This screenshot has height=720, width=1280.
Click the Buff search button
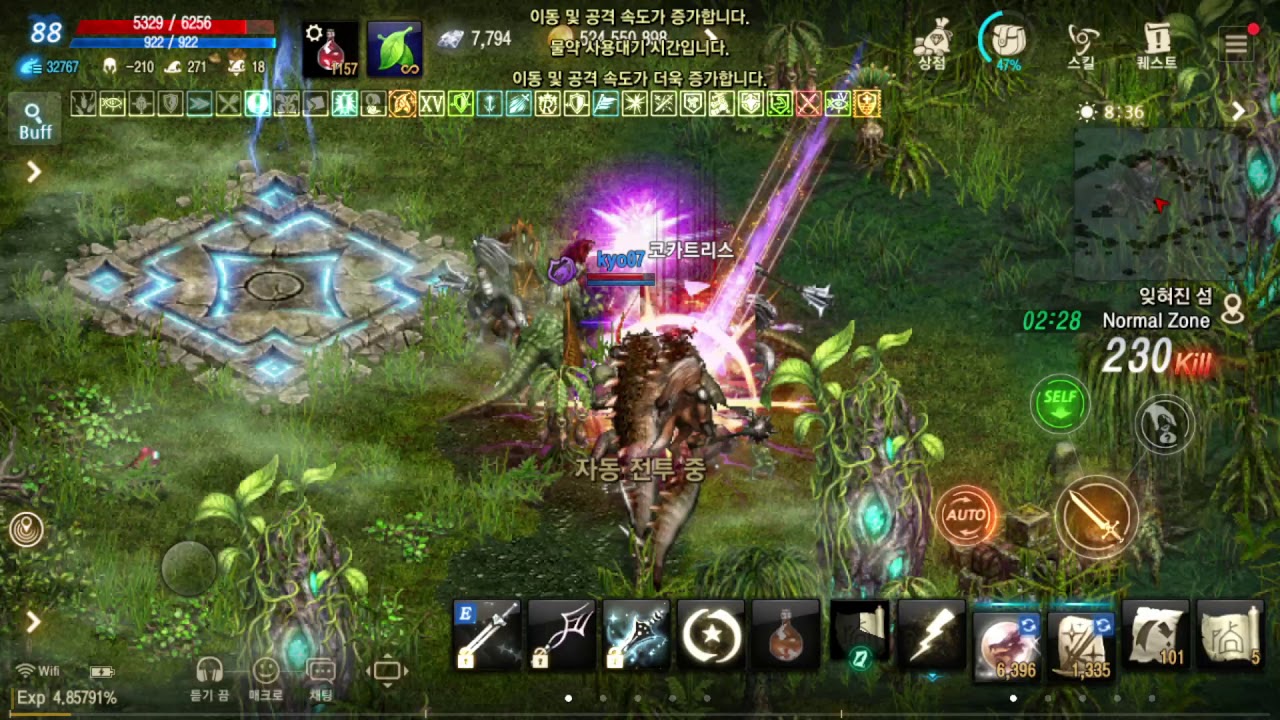click(34, 119)
